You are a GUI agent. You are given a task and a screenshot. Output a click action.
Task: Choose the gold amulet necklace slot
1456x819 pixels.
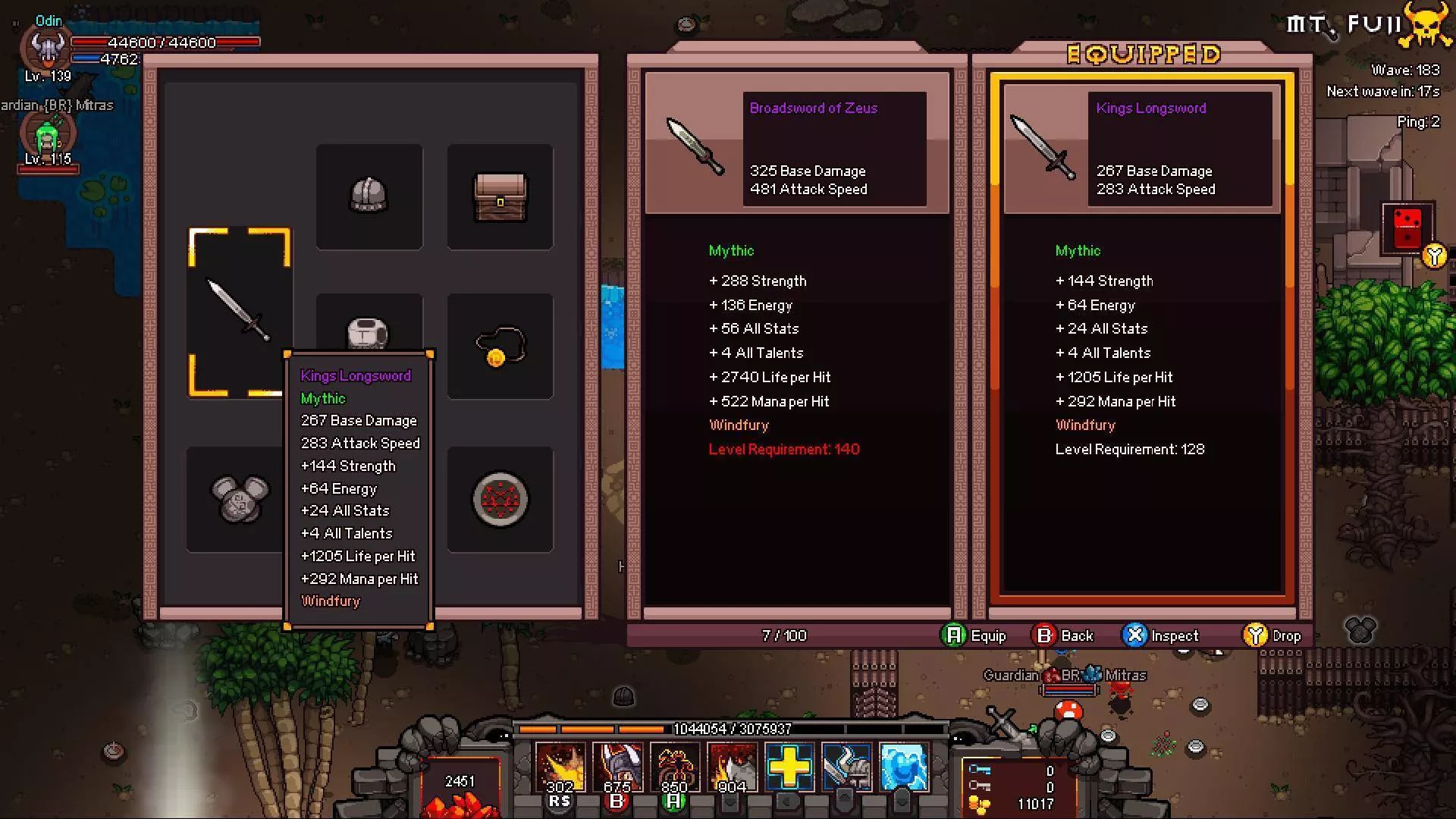pos(500,347)
